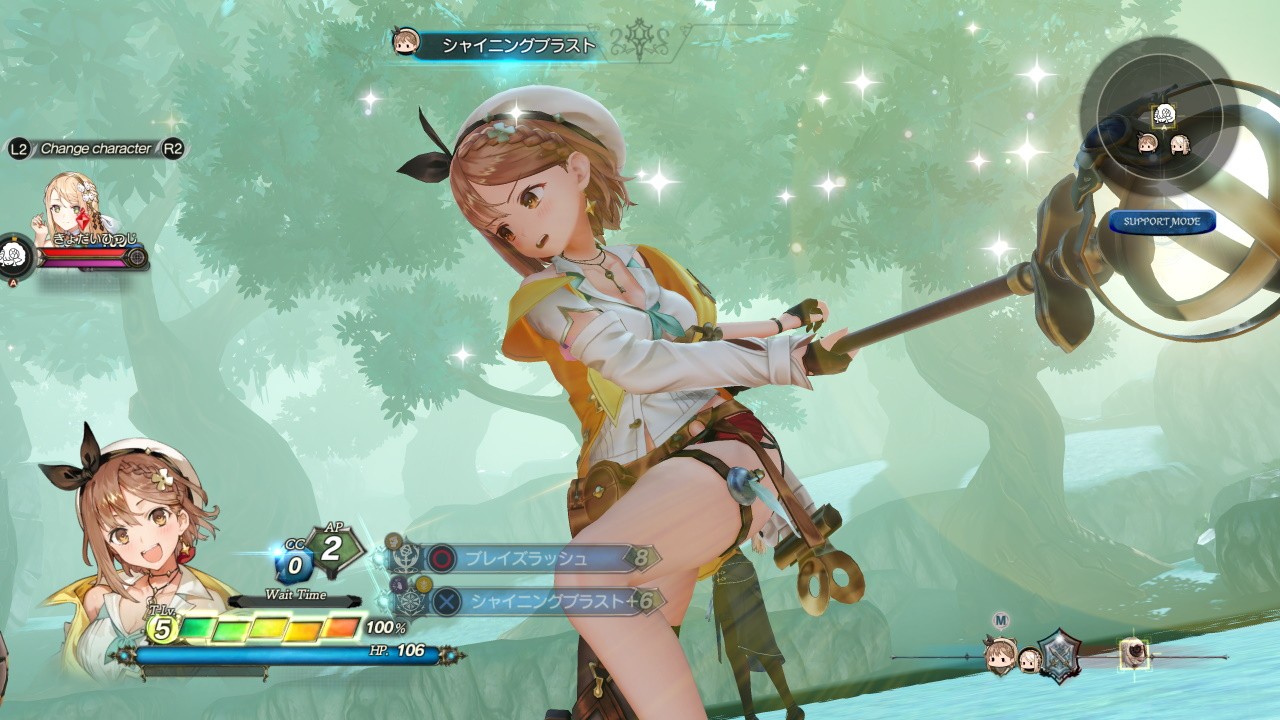Select the Shining Blast X-button skill icon

point(446,601)
